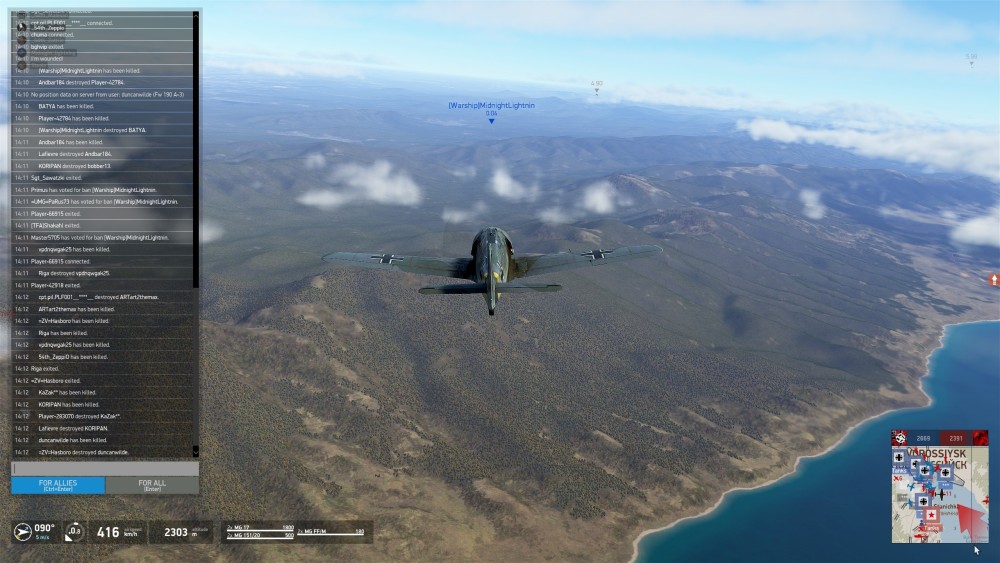Viewport: 1000px width, 563px height.
Task: Click the chat log's bottom scroll arrow
Action: pos(196,451)
